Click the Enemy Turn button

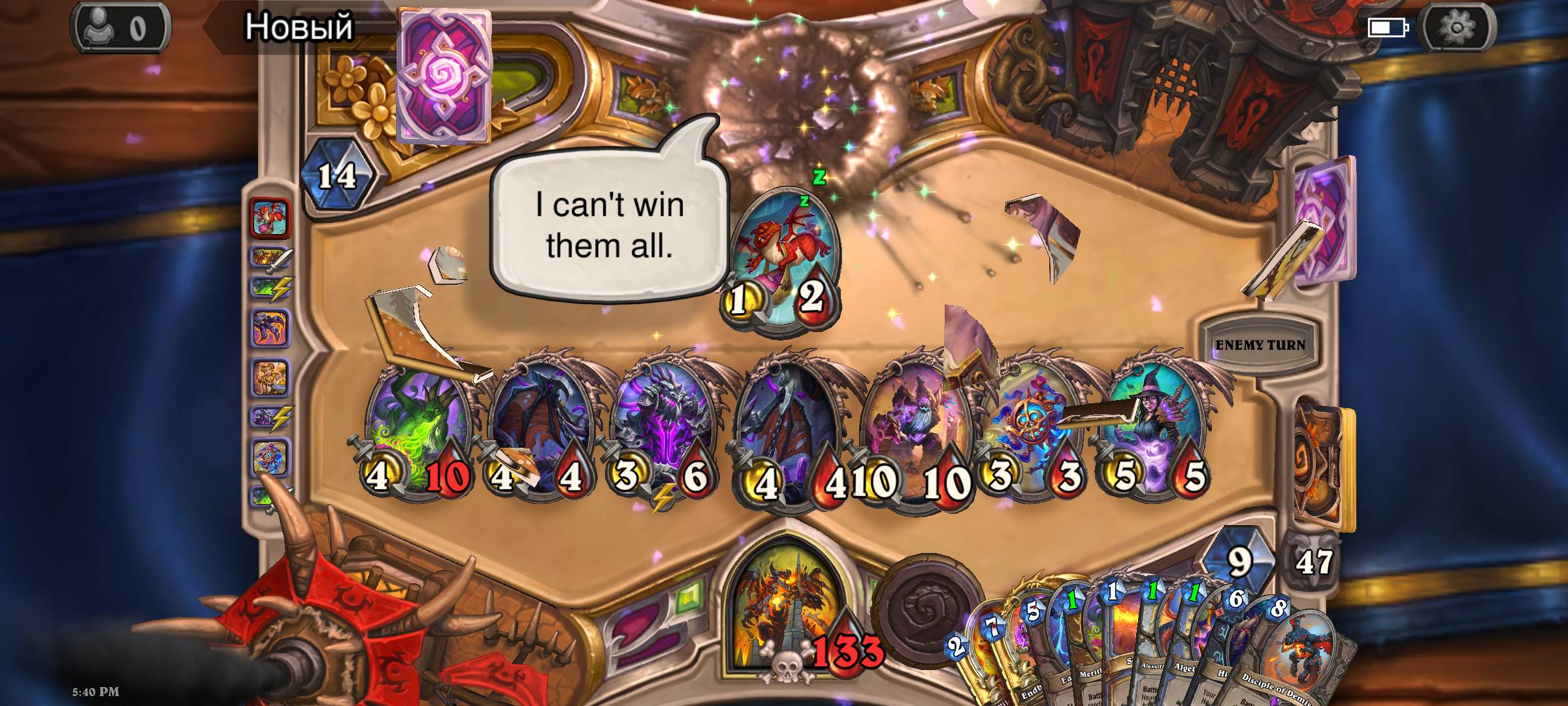(x=1259, y=345)
